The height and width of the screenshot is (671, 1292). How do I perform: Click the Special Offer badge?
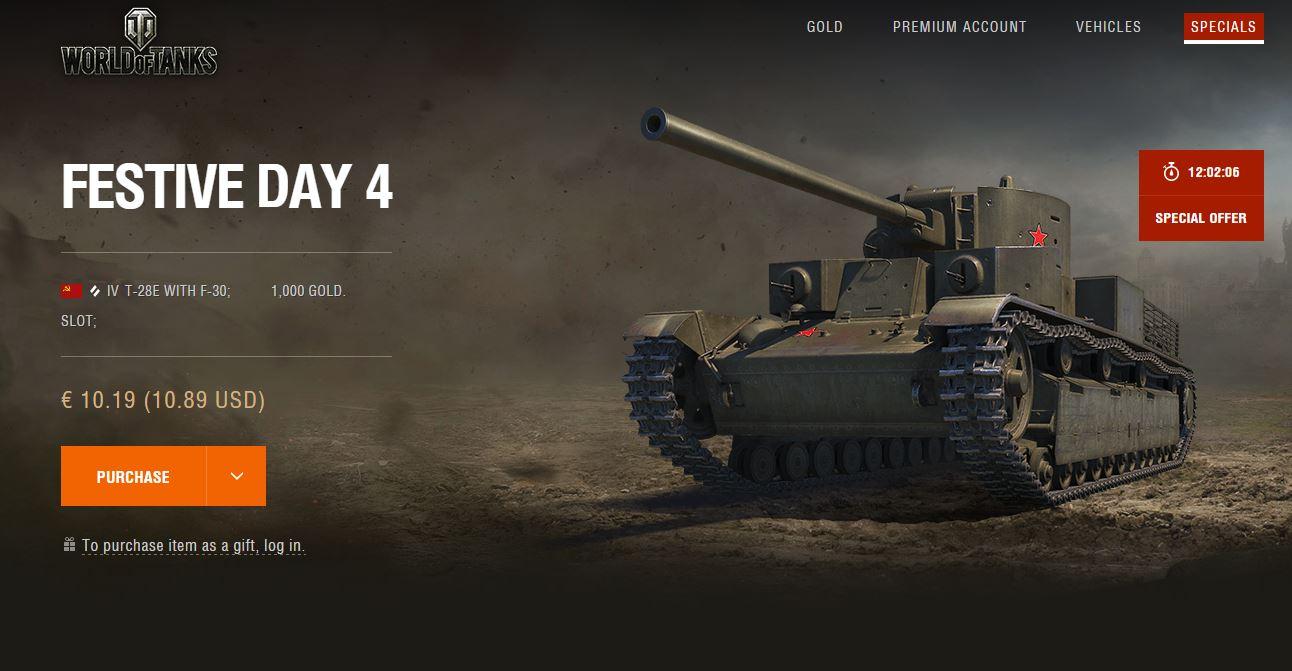tap(1200, 218)
